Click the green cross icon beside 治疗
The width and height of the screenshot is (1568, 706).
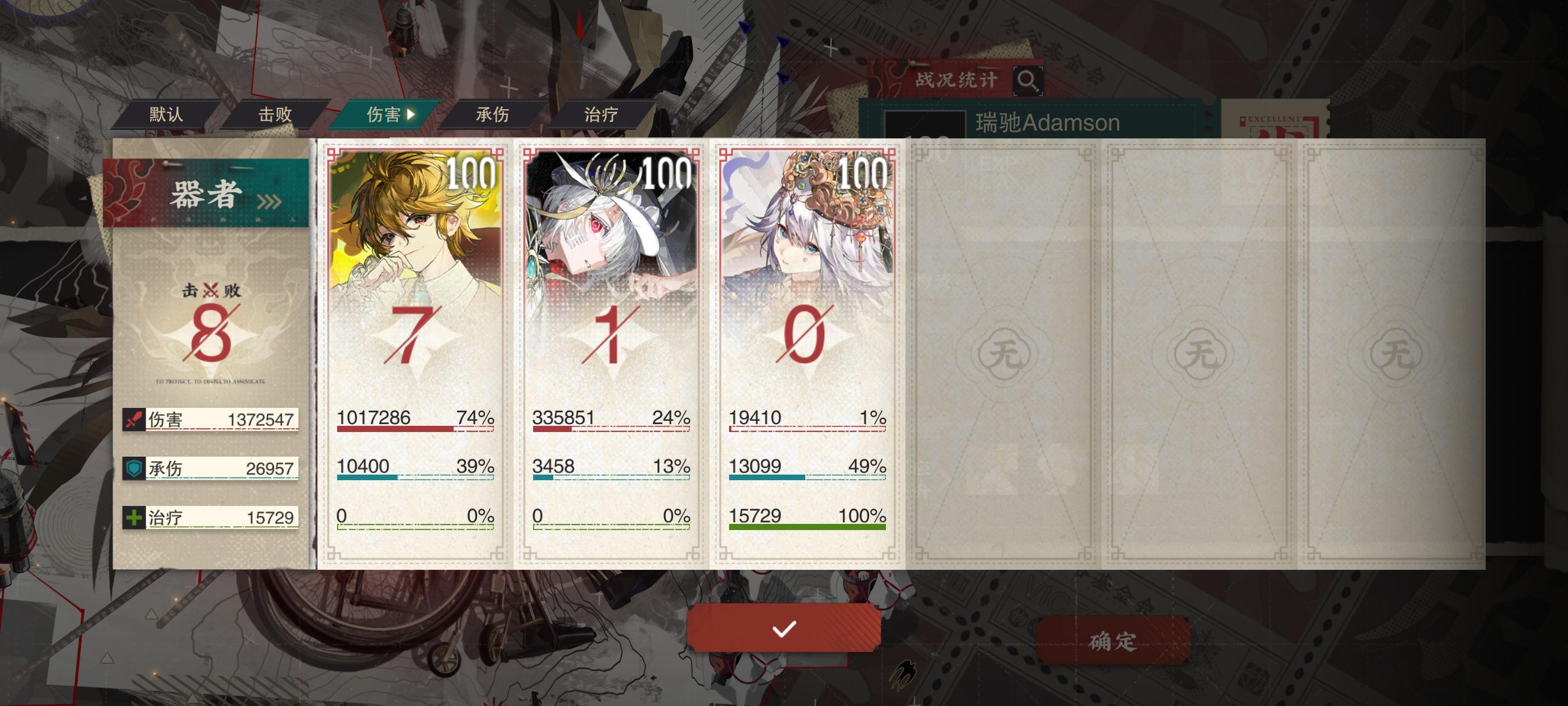pyautogui.click(x=135, y=517)
